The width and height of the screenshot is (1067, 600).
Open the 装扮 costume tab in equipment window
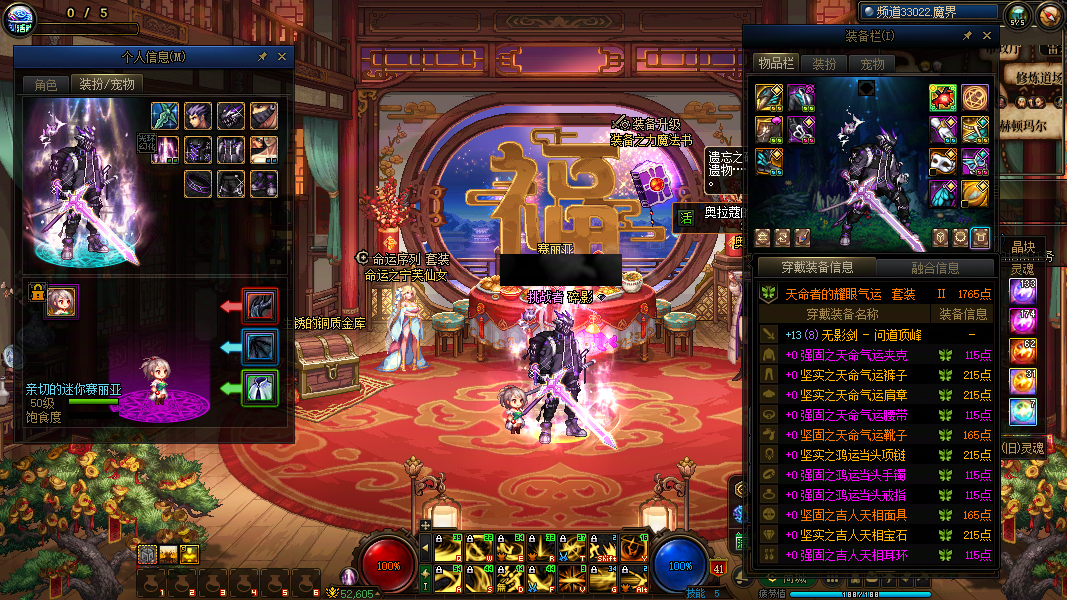pyautogui.click(x=824, y=64)
